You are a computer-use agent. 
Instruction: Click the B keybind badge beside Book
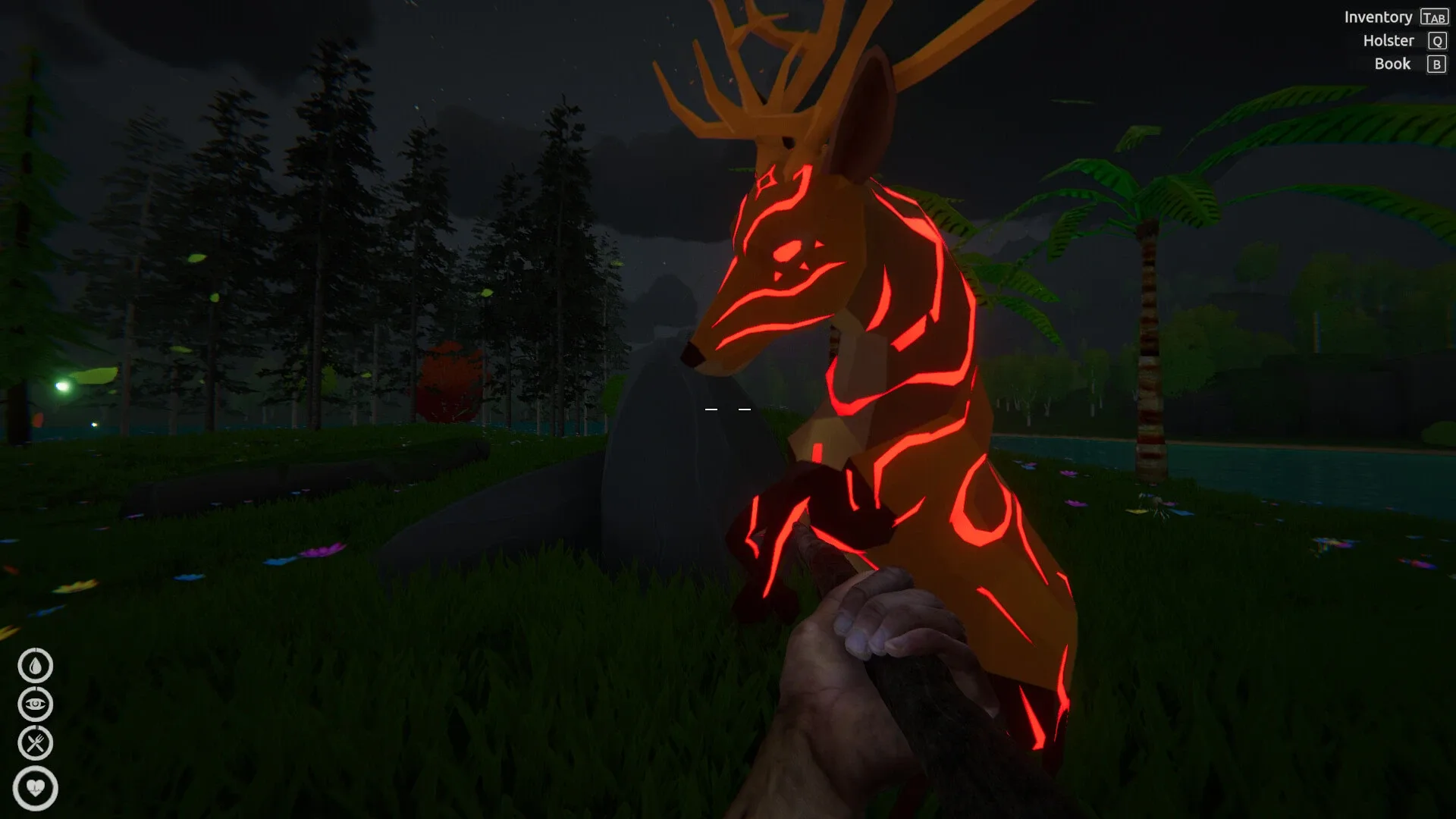tap(1436, 64)
